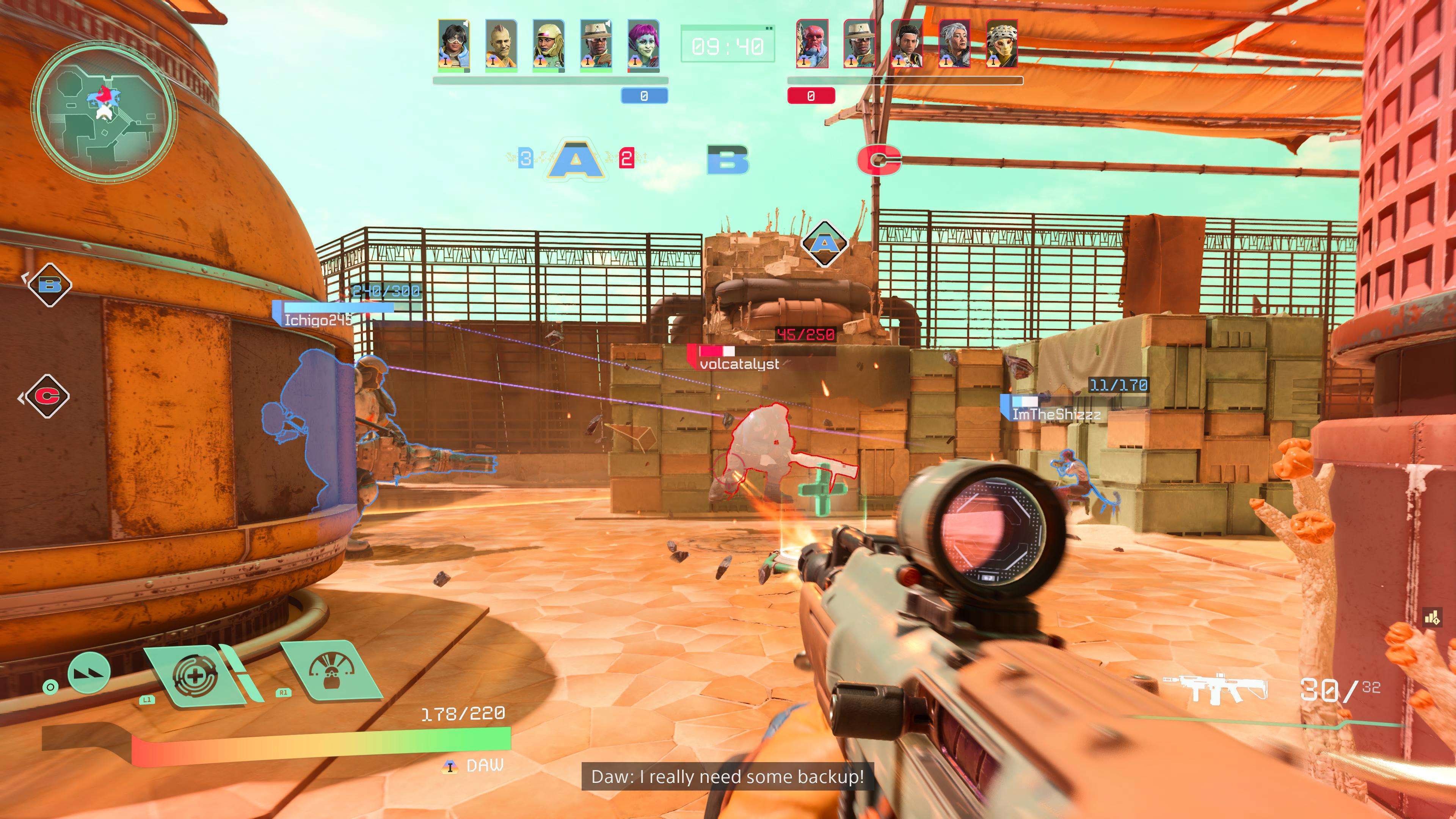Trigger the double-arrow dodge ability icon
Viewport: 1456px width, 819px height.
[89, 673]
